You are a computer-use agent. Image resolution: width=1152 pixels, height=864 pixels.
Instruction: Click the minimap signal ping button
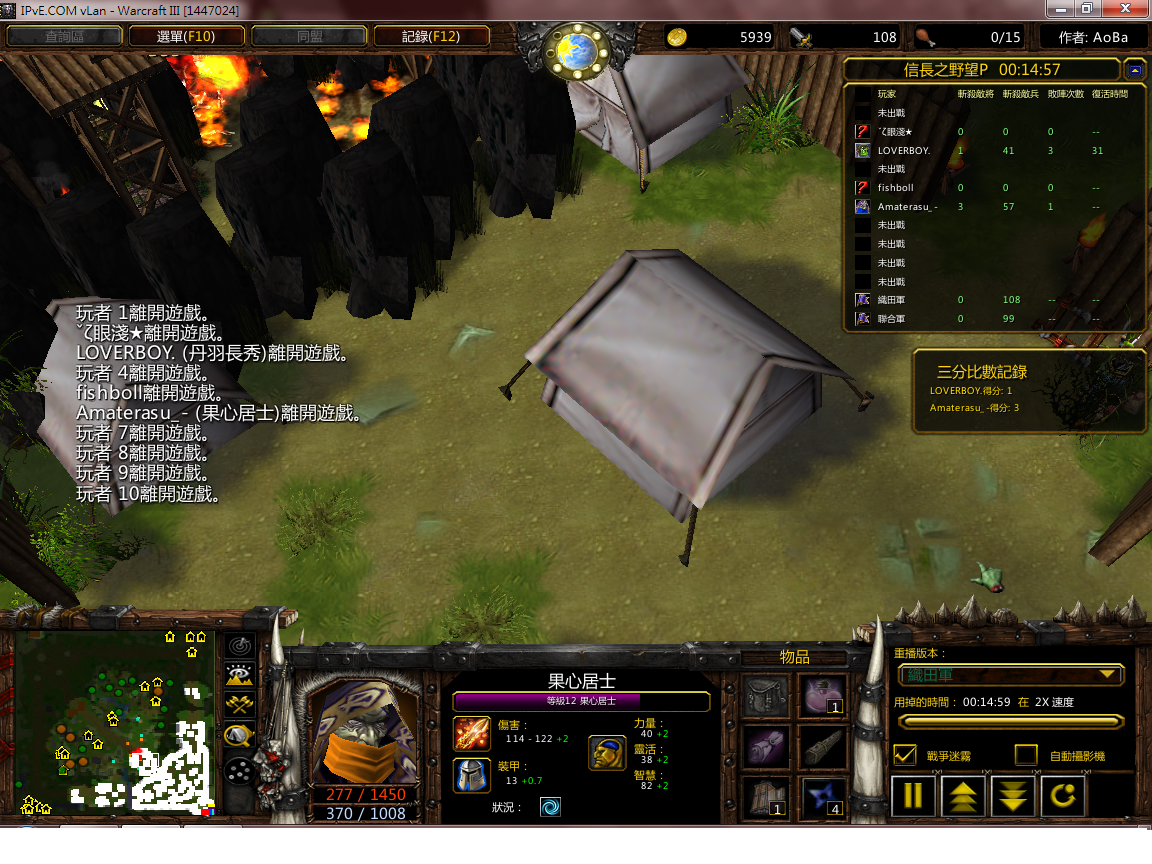point(240,646)
